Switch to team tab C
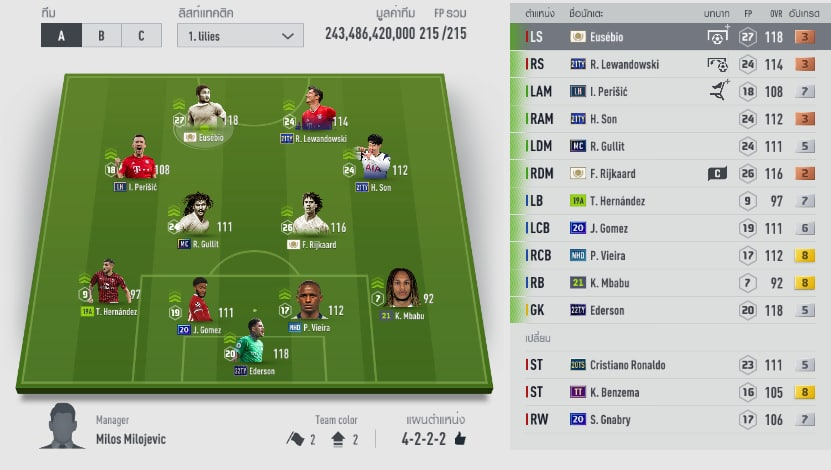 [141, 36]
